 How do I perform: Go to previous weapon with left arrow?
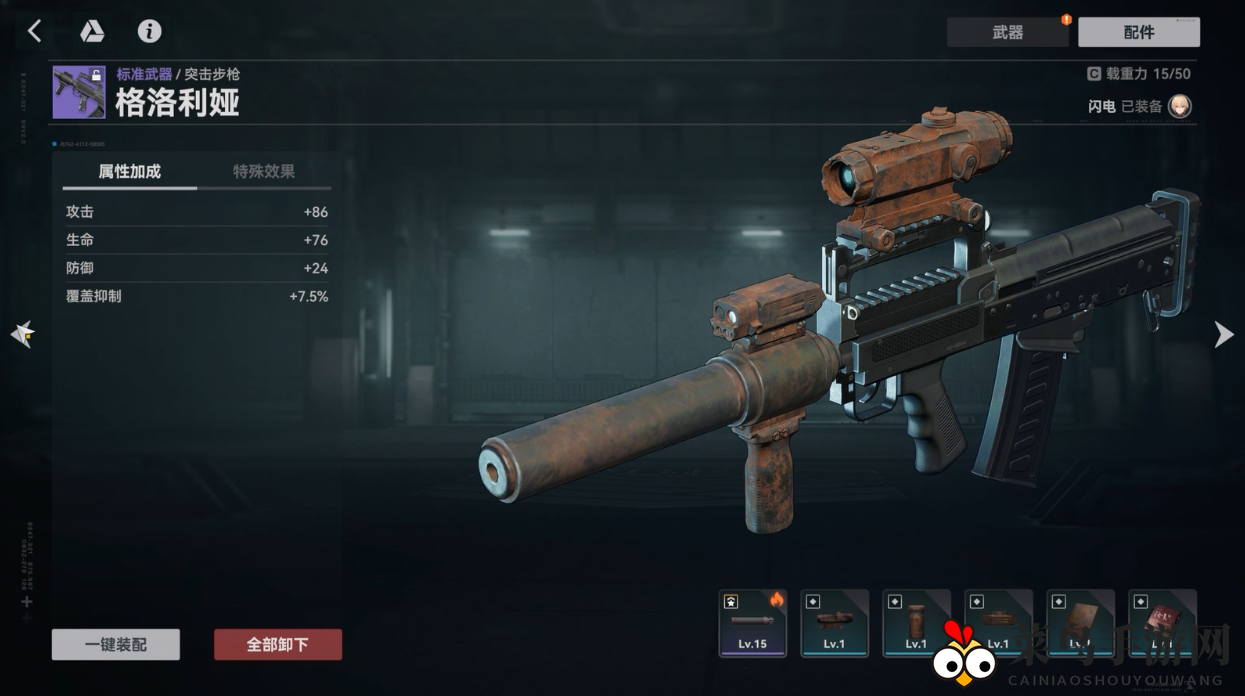coord(22,334)
